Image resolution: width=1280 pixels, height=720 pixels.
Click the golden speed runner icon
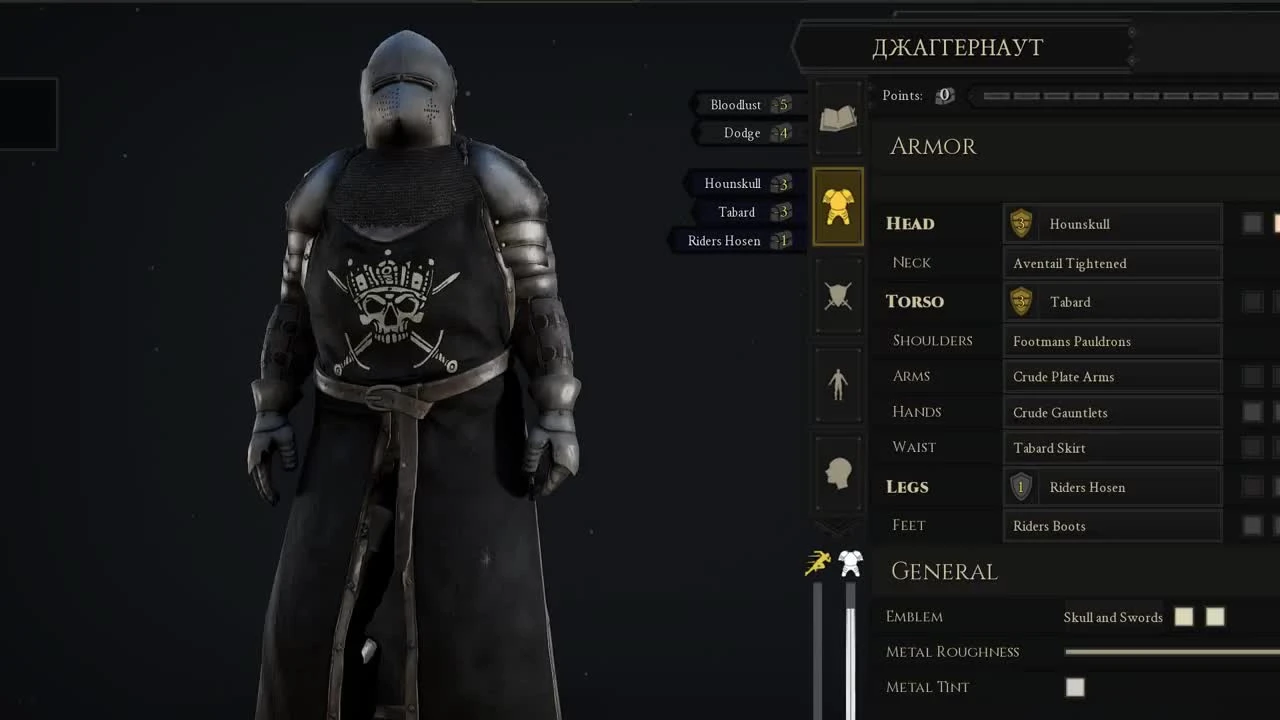(818, 563)
